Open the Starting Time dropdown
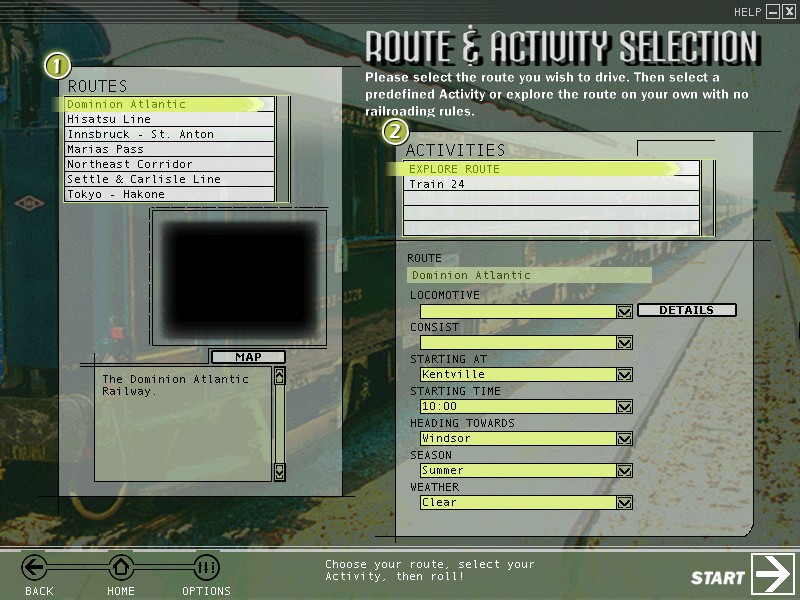The width and height of the screenshot is (800, 600). pos(625,407)
